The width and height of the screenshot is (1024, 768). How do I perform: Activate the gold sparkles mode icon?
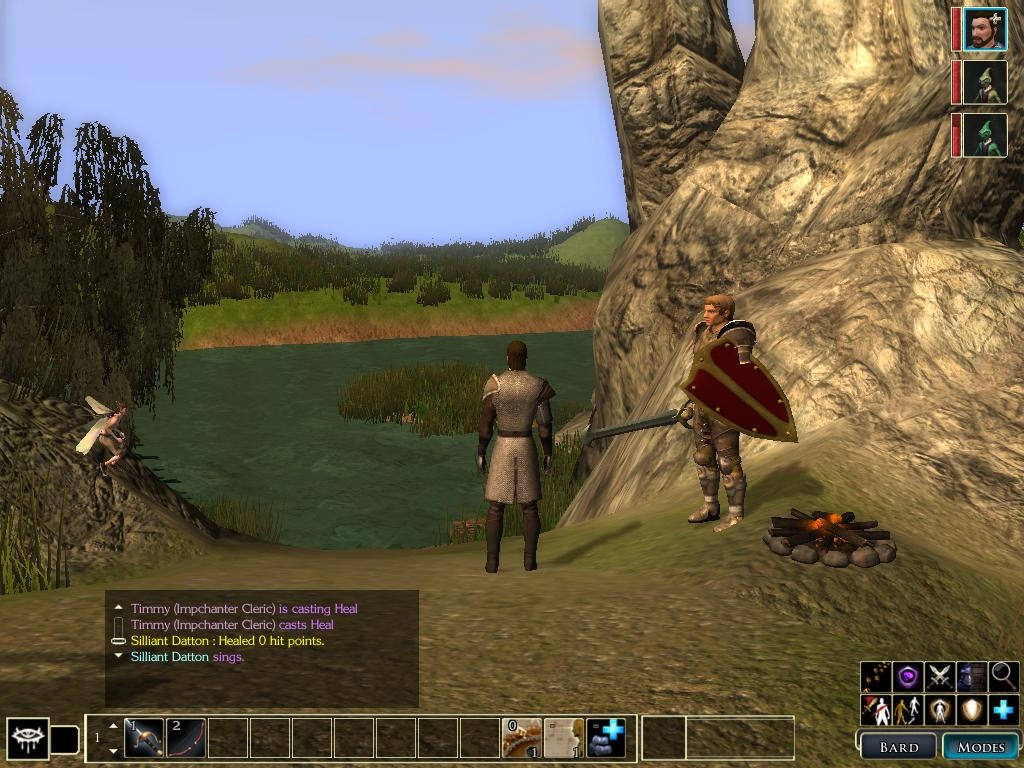[876, 677]
